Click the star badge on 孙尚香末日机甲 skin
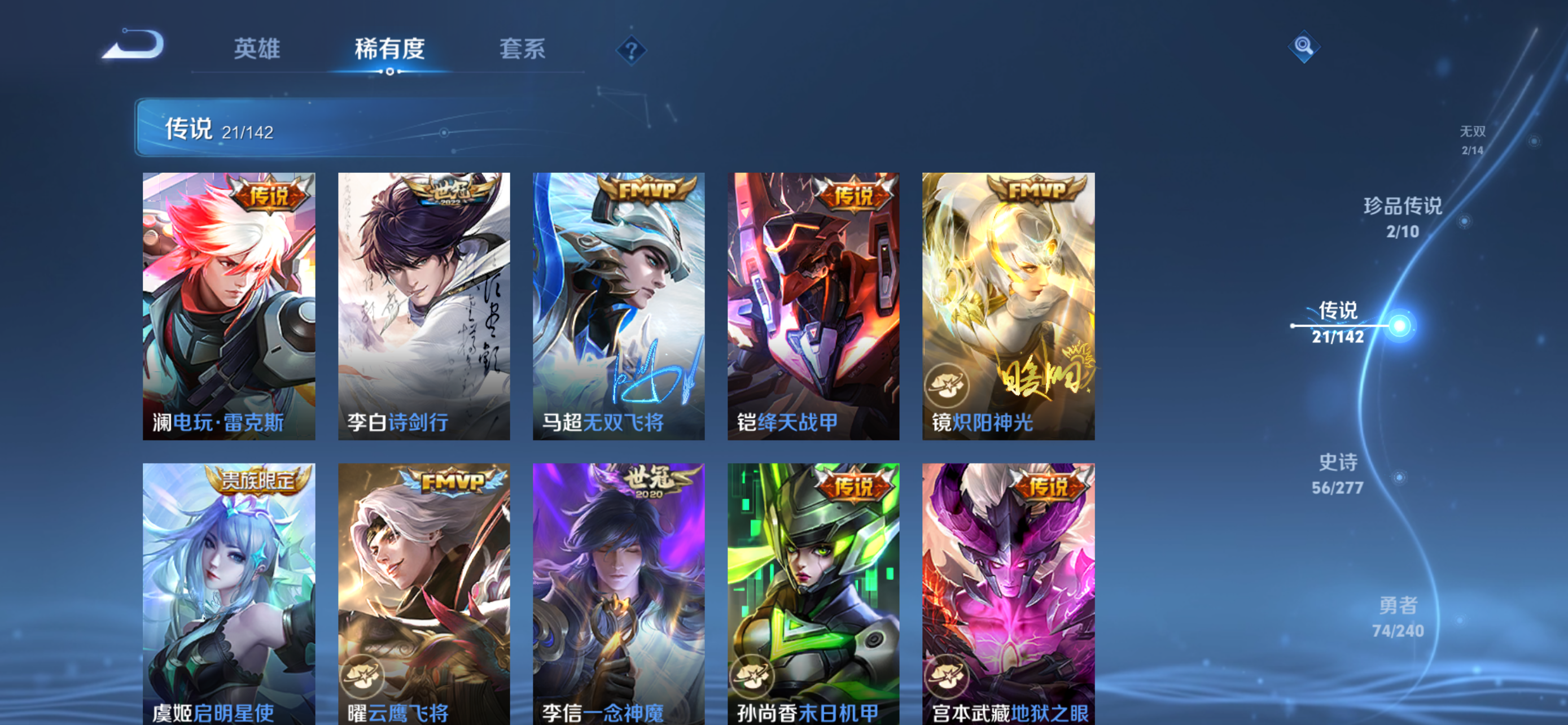1568x725 pixels. [x=752, y=676]
